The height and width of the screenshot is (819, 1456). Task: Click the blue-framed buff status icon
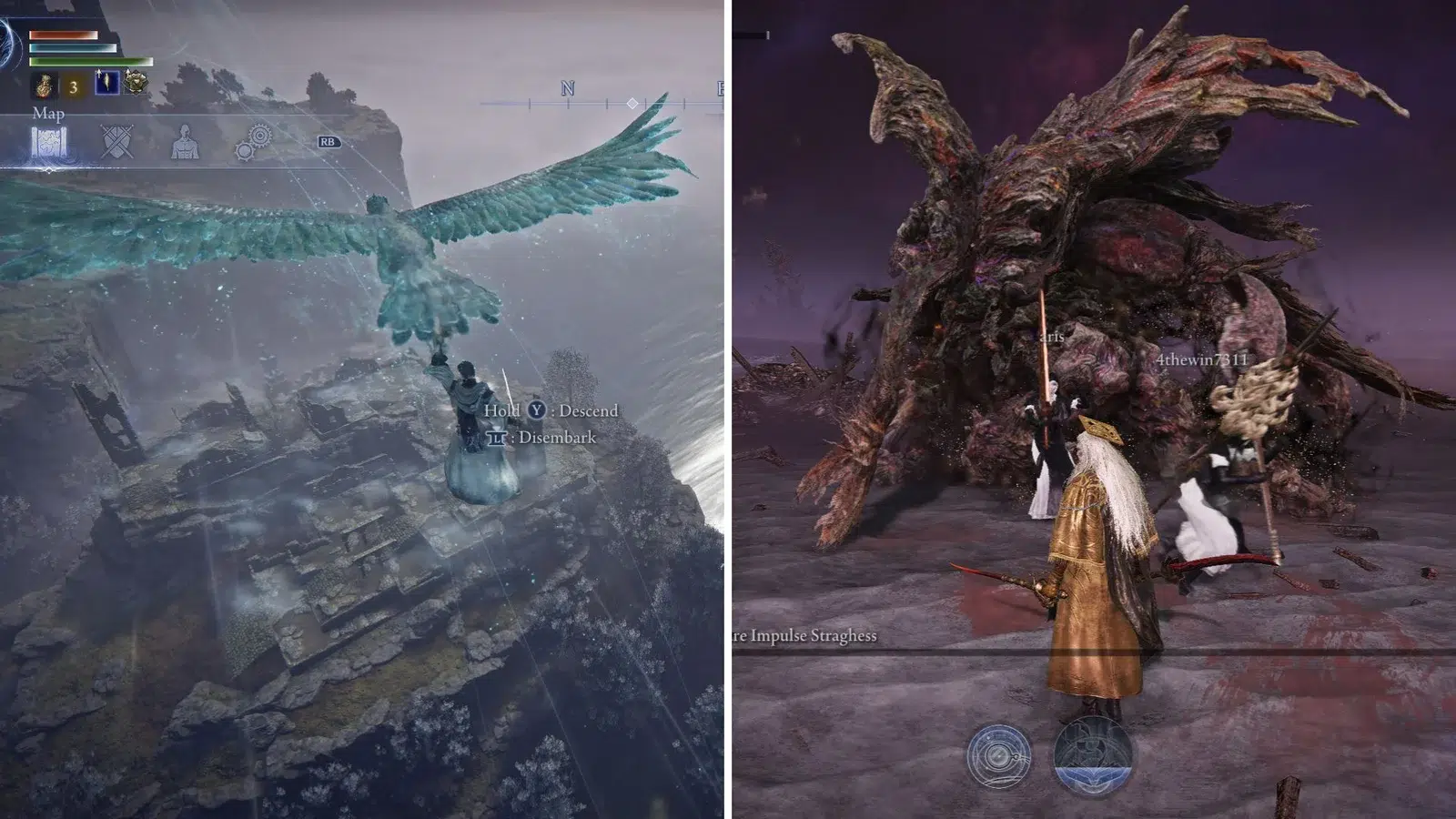[106, 83]
